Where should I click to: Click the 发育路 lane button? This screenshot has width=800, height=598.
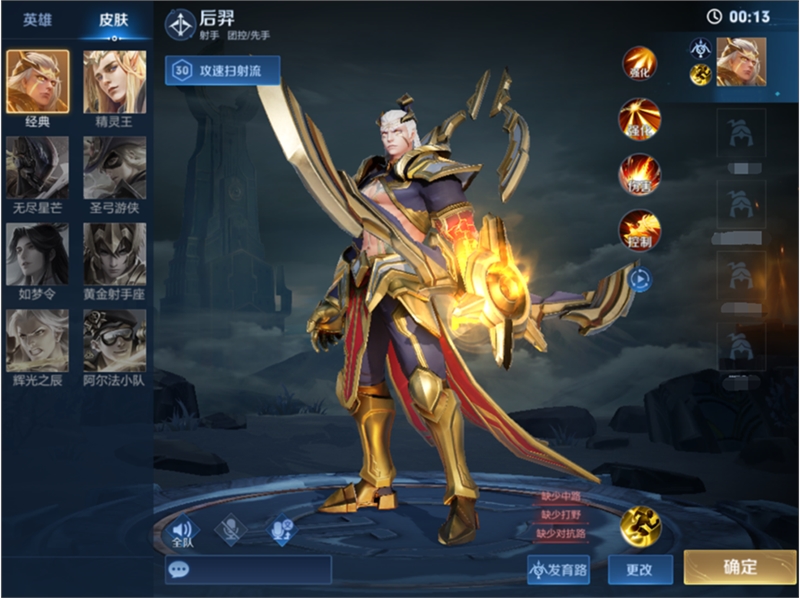click(x=558, y=569)
